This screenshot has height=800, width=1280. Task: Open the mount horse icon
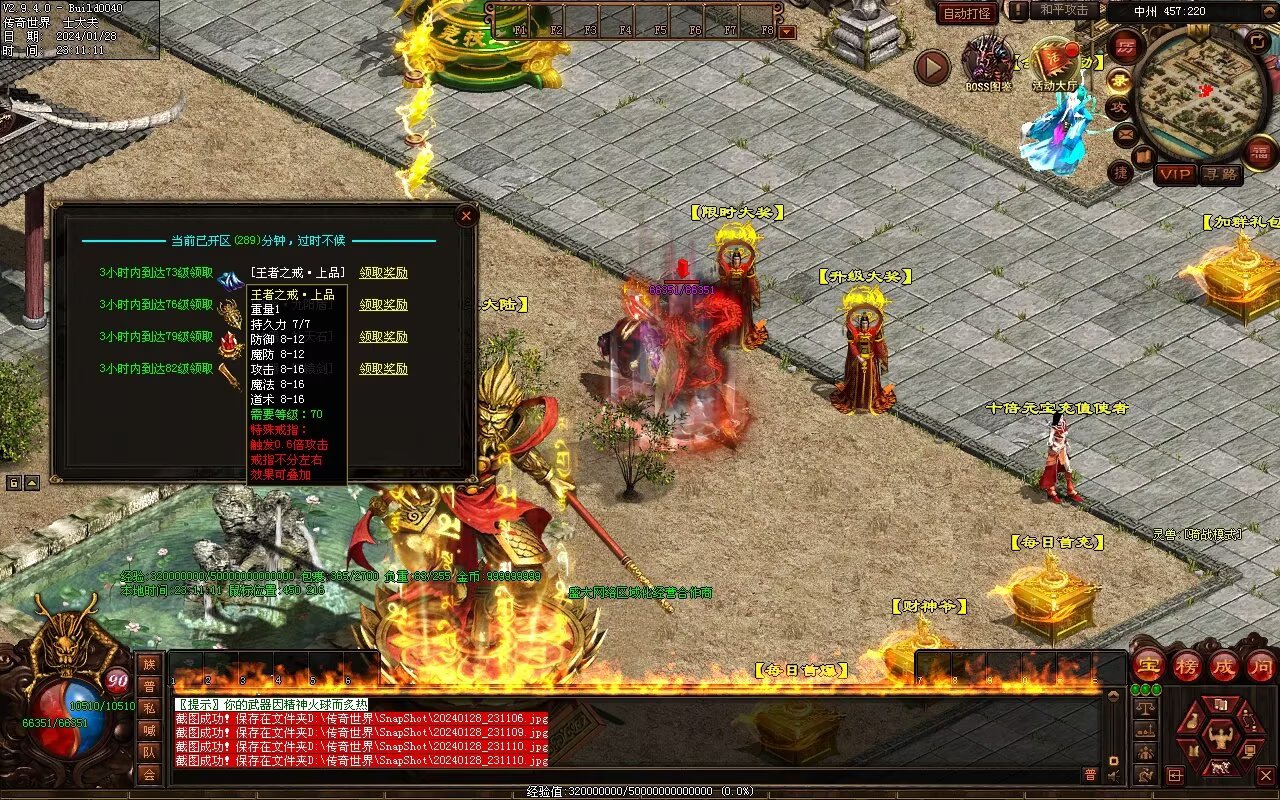point(1221,768)
